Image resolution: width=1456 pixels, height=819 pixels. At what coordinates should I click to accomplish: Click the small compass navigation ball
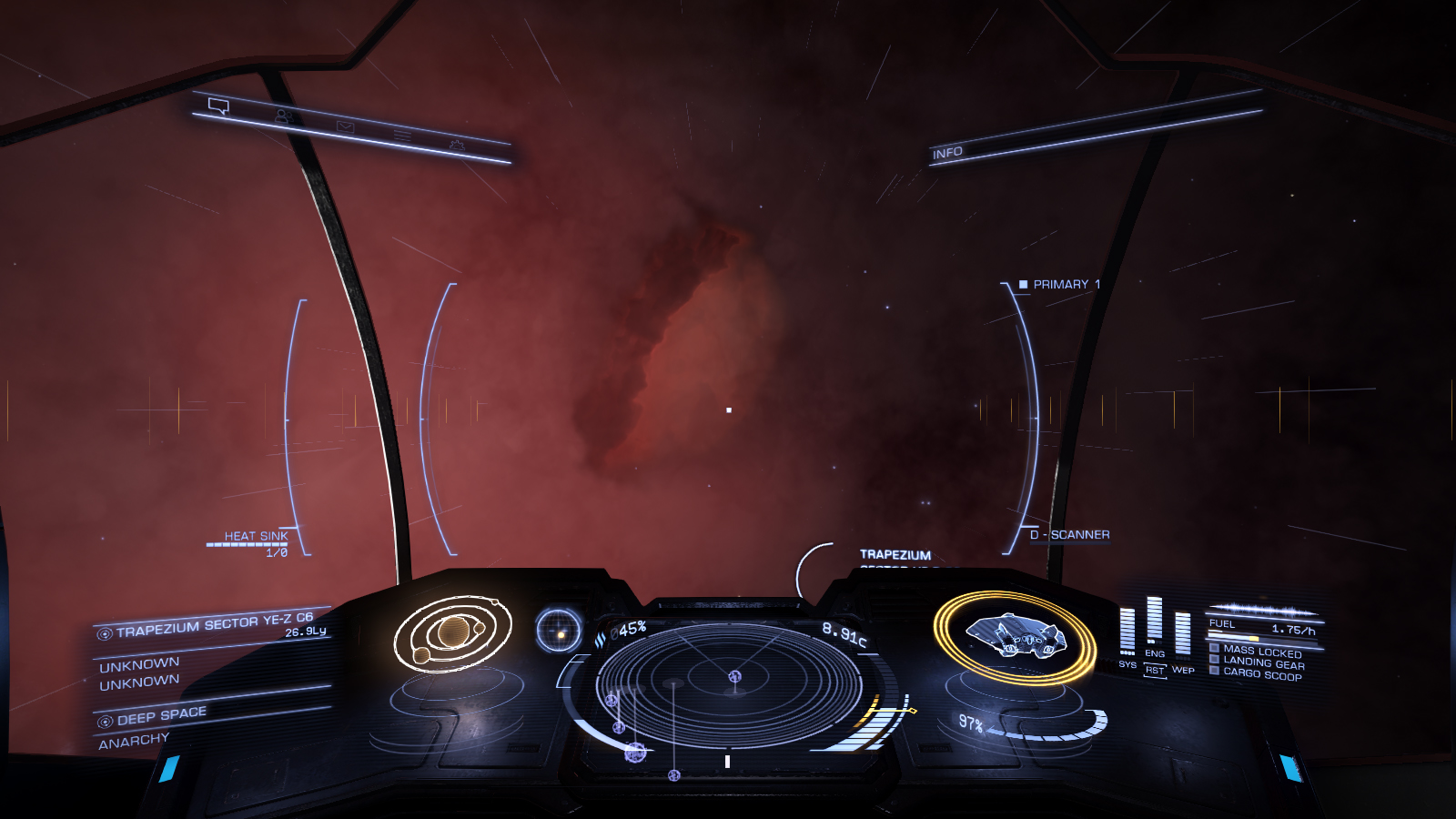[559, 631]
